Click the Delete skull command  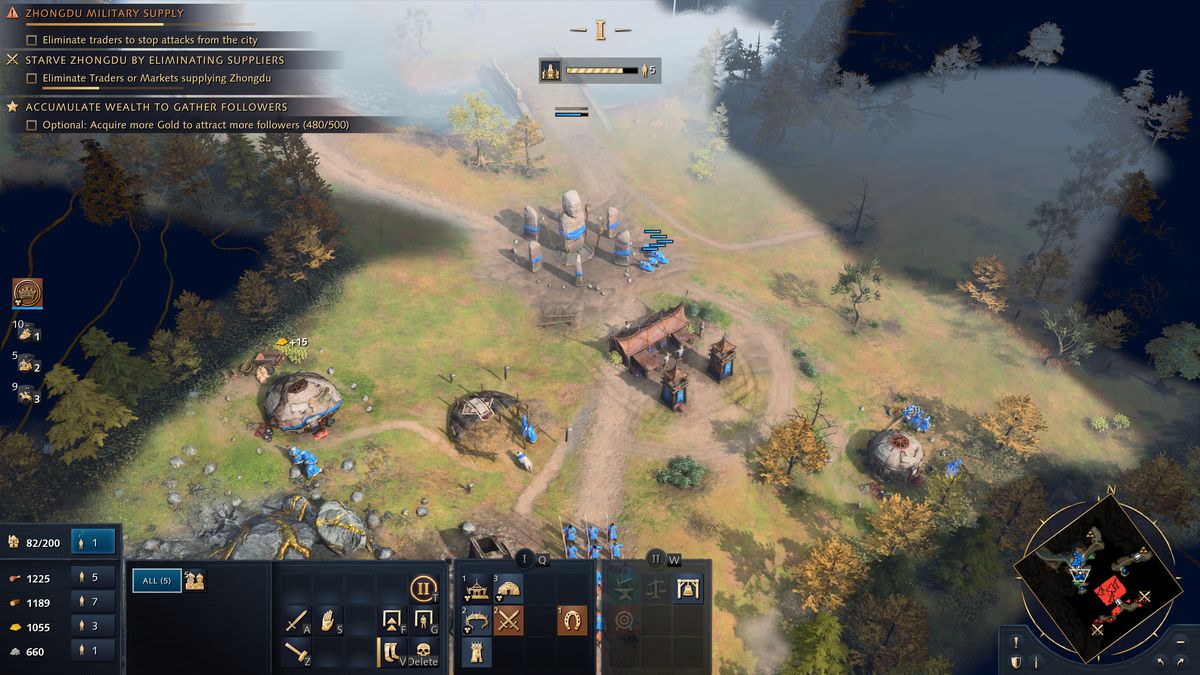(x=424, y=653)
